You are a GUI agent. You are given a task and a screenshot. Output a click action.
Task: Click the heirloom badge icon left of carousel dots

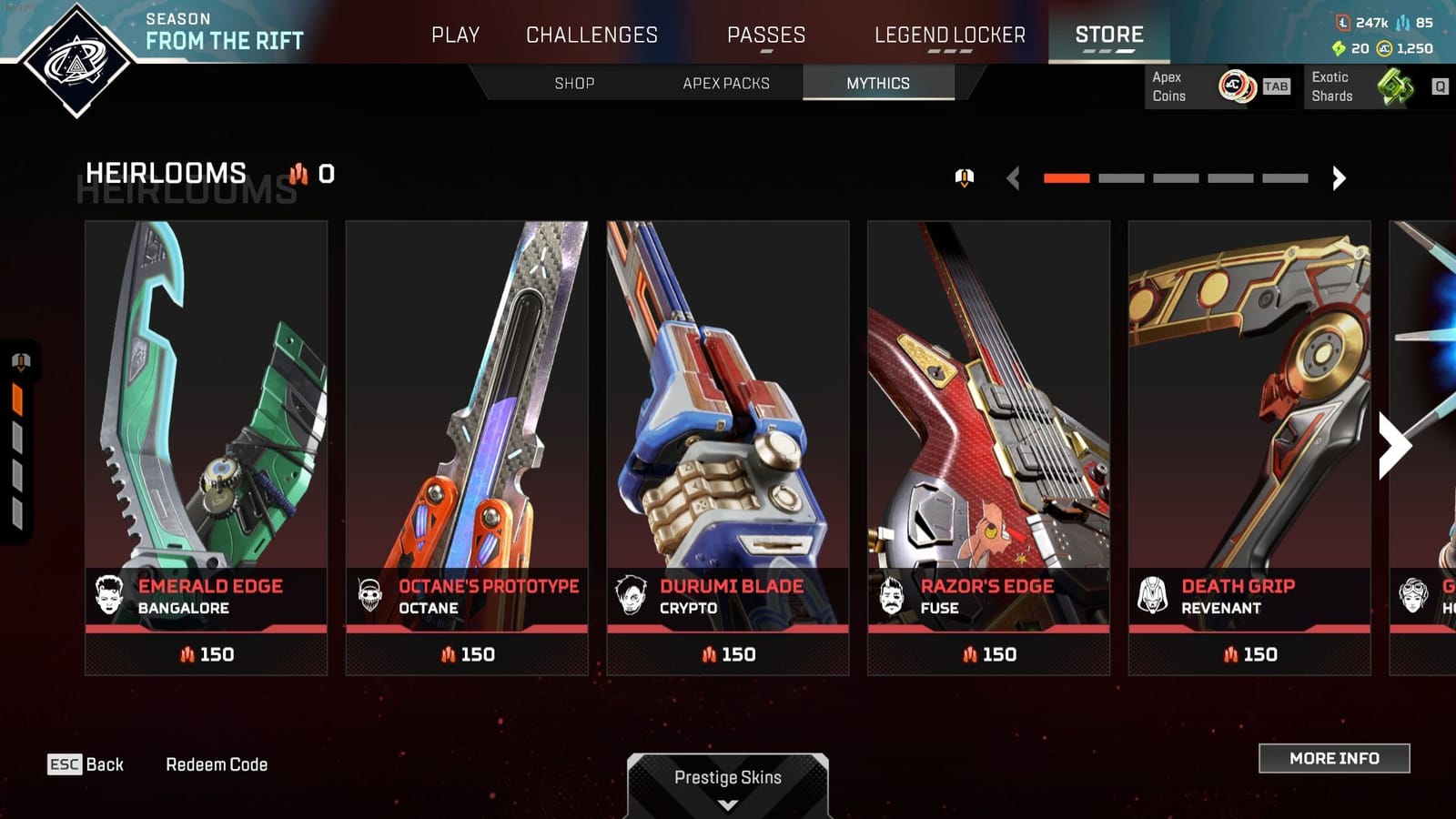click(x=966, y=178)
